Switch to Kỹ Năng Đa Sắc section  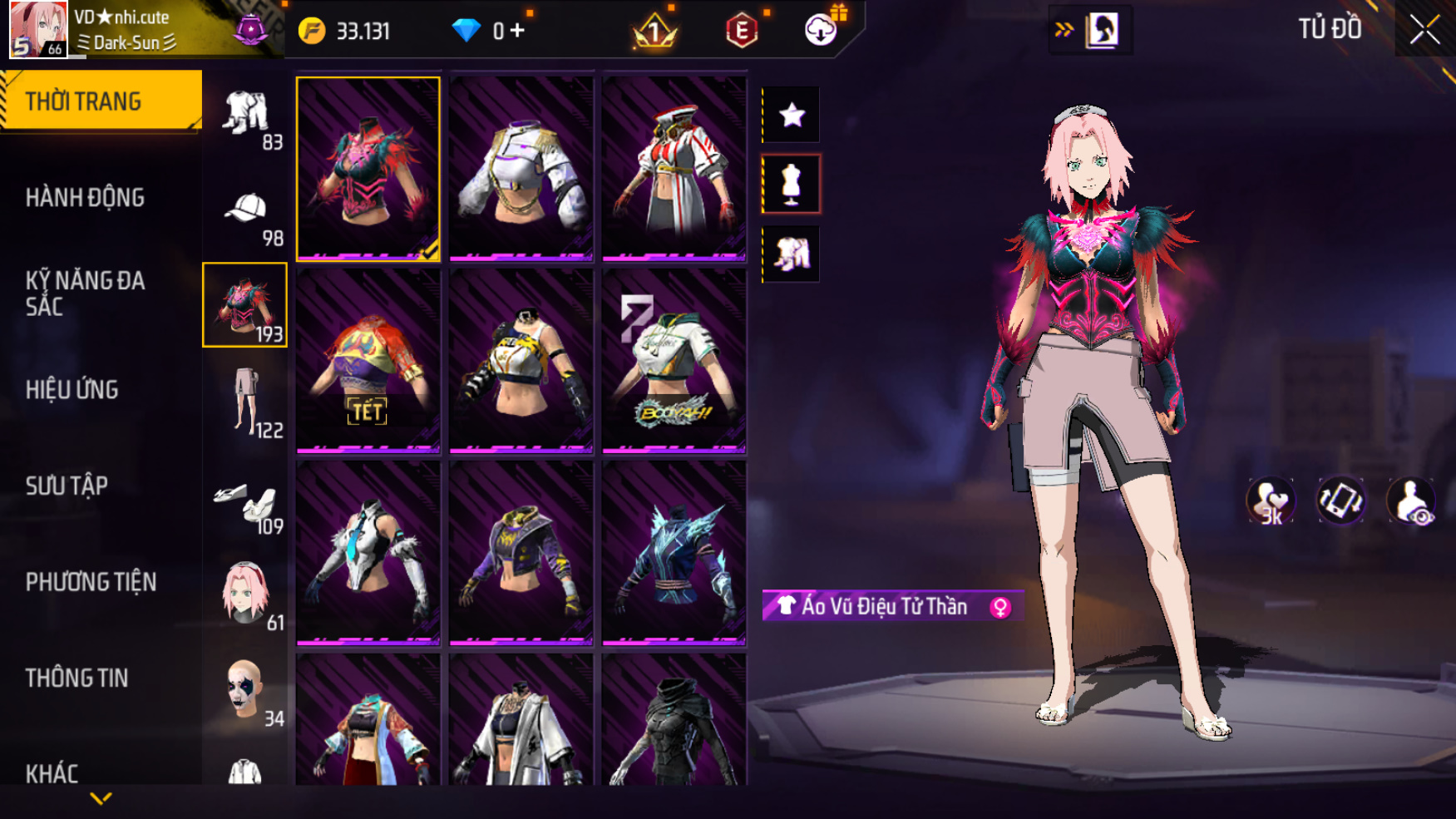click(x=85, y=294)
